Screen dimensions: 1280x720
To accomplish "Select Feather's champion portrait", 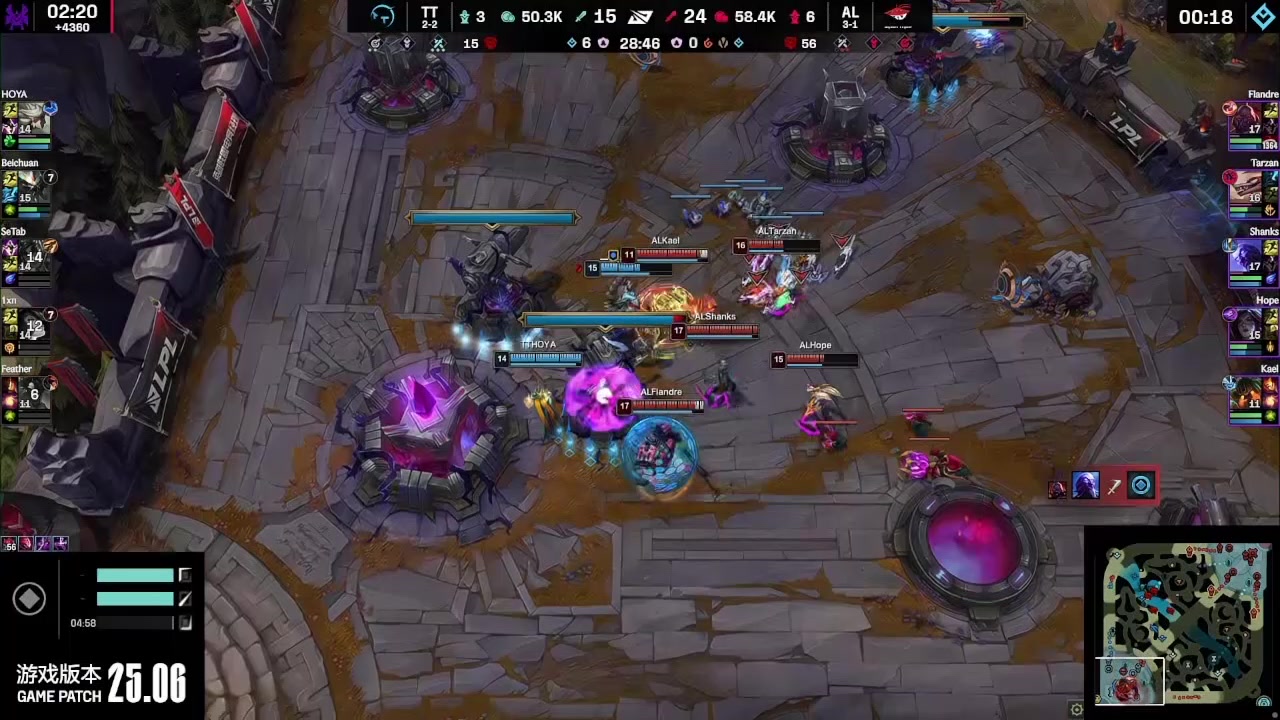I will (31, 393).
